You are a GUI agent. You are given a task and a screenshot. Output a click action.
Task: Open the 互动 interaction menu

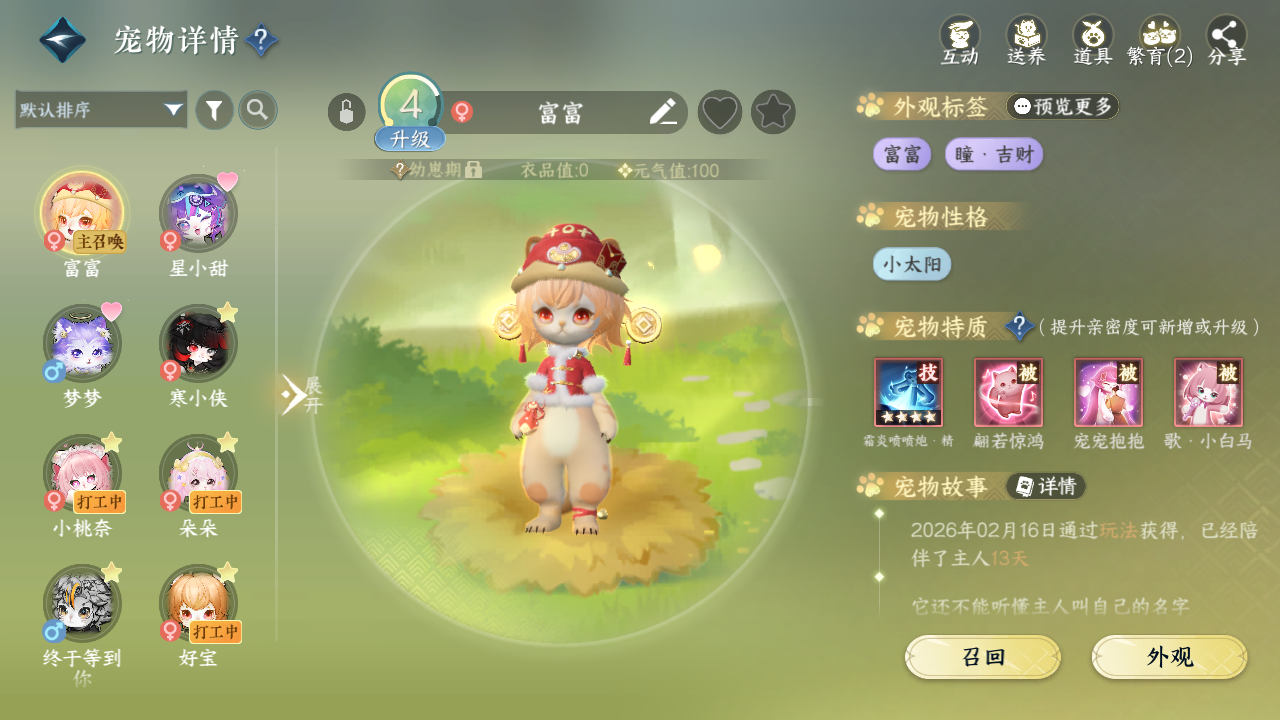click(x=959, y=40)
